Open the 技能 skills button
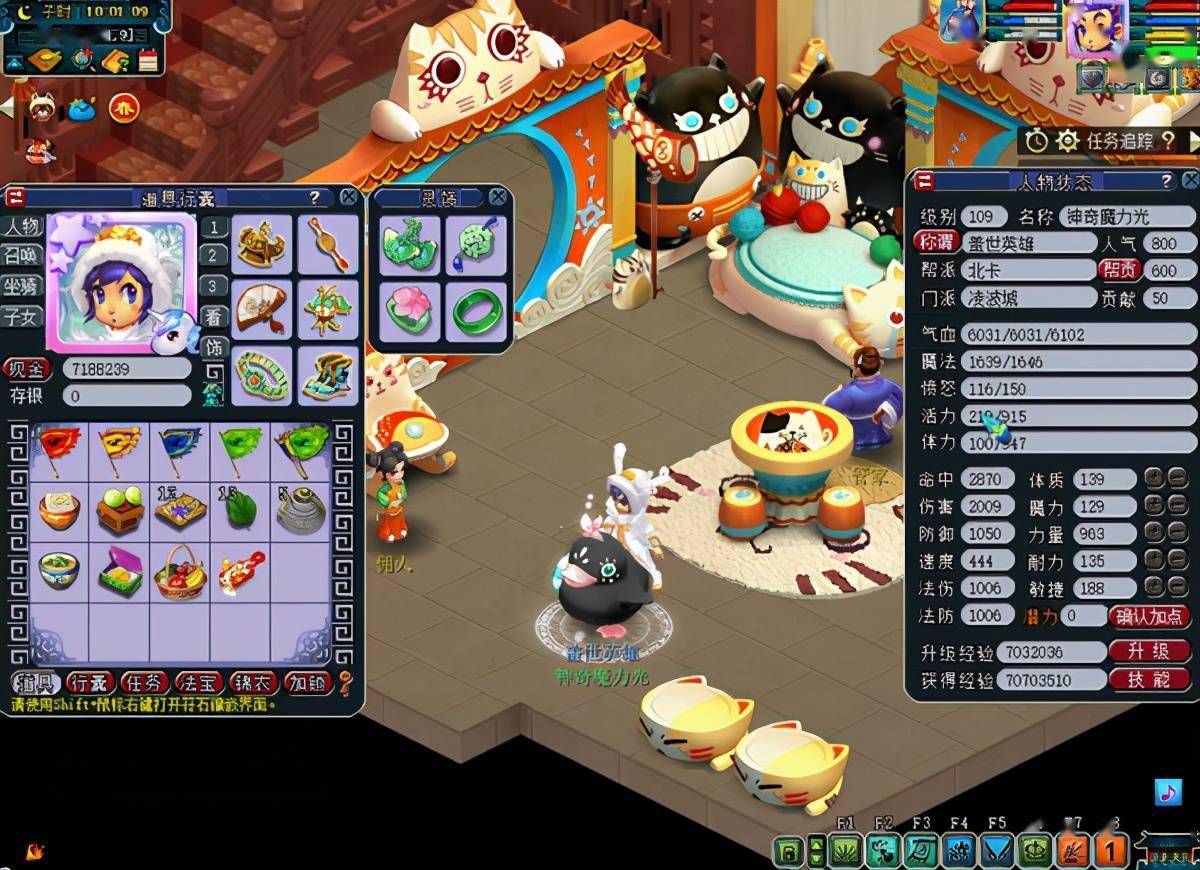 point(1149,680)
